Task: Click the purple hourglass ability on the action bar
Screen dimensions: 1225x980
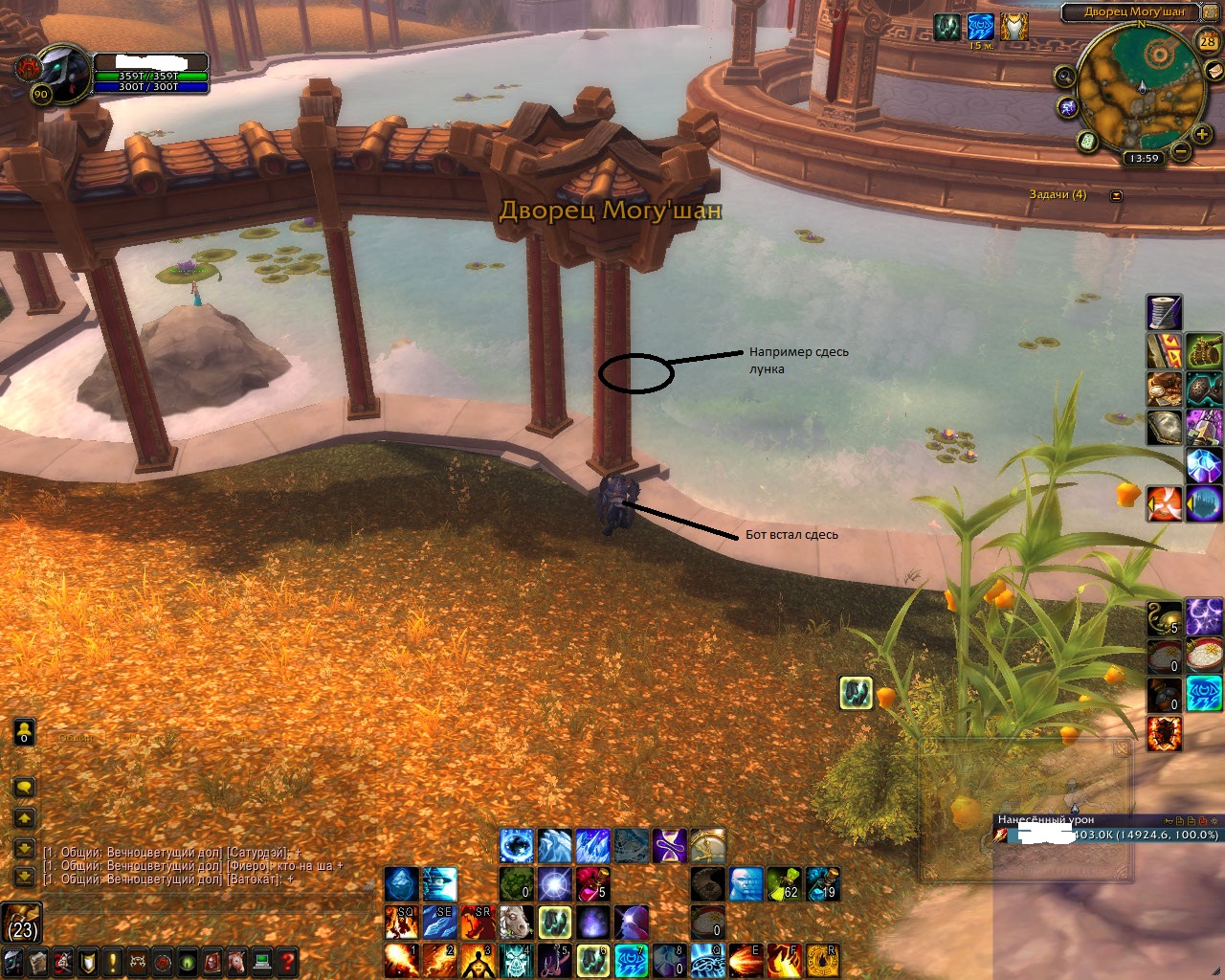Action: [668, 845]
